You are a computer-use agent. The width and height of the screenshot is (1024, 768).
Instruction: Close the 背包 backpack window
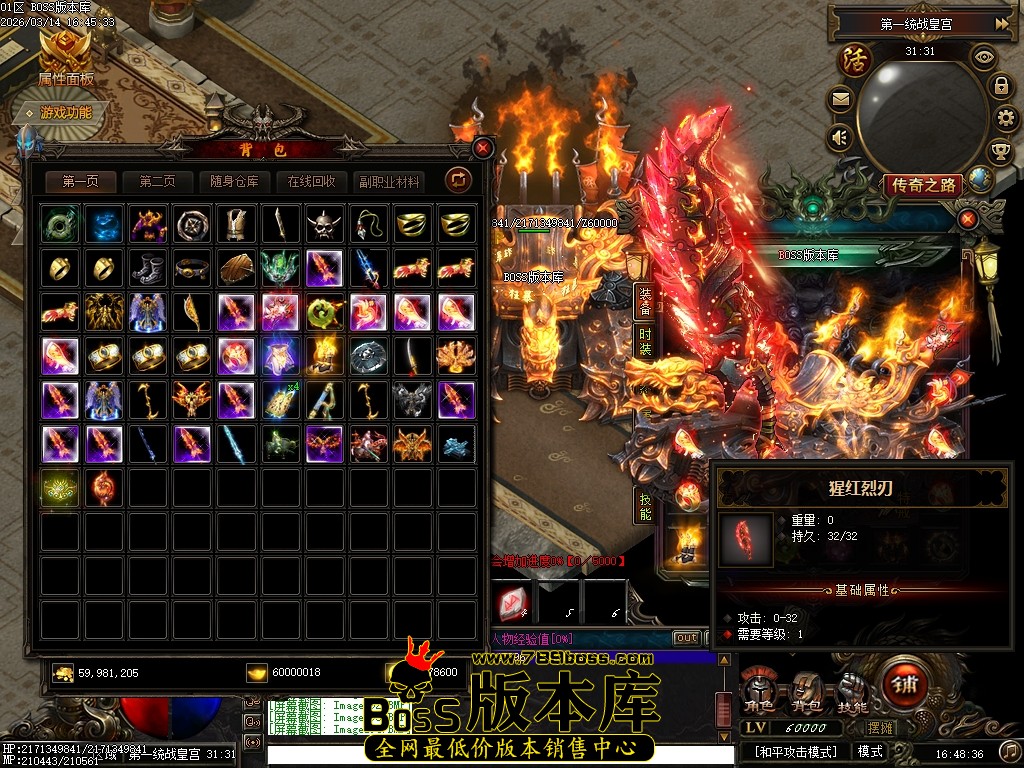pos(484,148)
